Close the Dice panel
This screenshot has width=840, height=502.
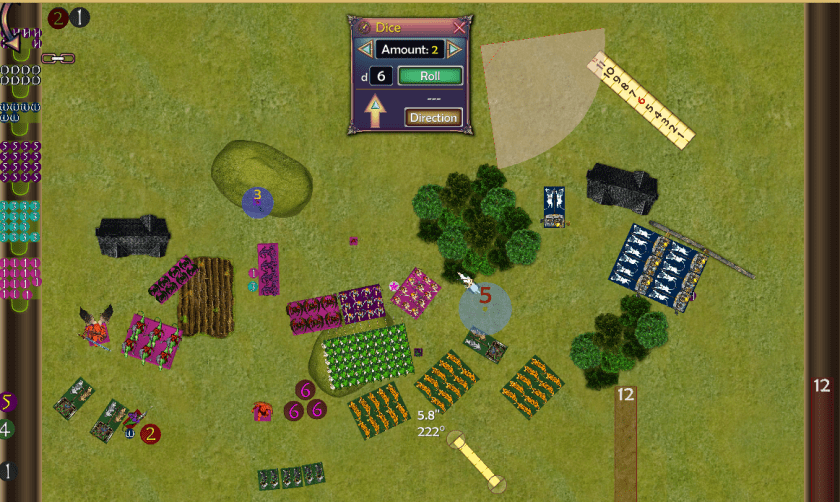tap(459, 27)
